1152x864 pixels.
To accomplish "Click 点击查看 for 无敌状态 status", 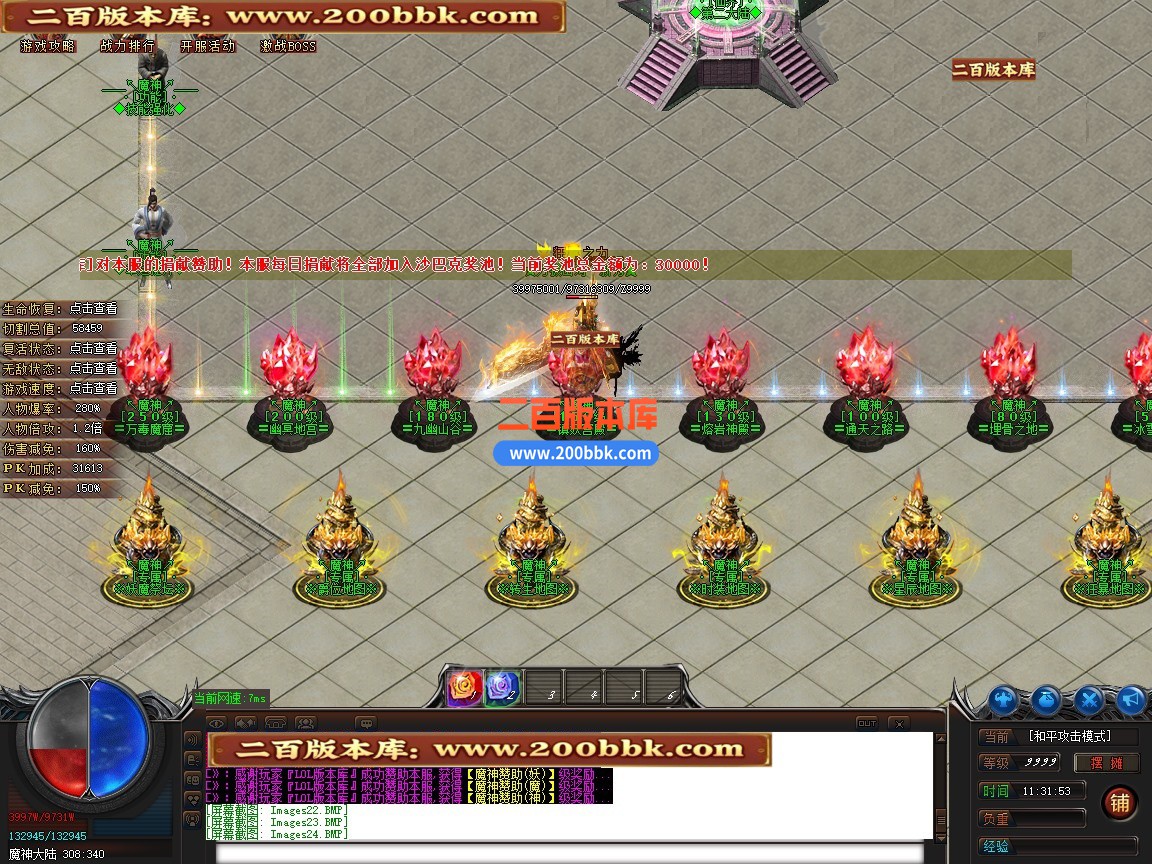I will [x=93, y=369].
